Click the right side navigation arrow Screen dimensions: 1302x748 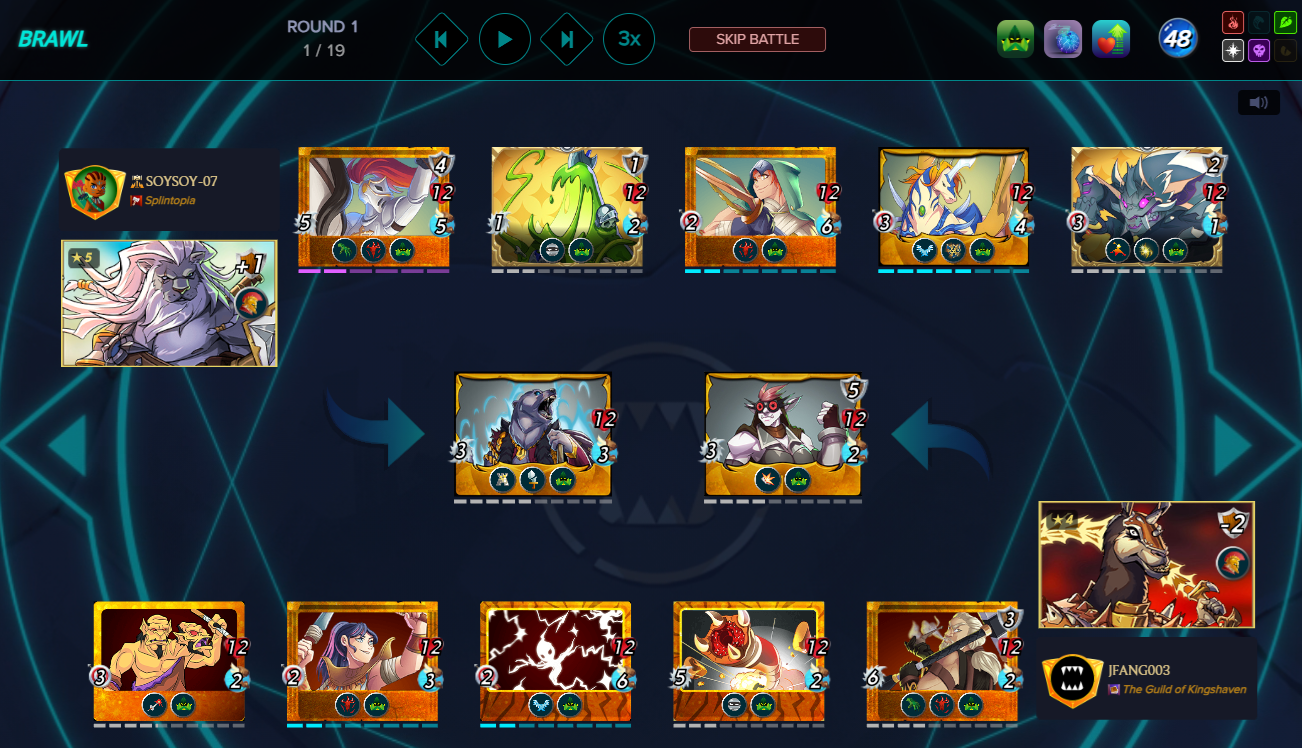pyautogui.click(x=1233, y=444)
